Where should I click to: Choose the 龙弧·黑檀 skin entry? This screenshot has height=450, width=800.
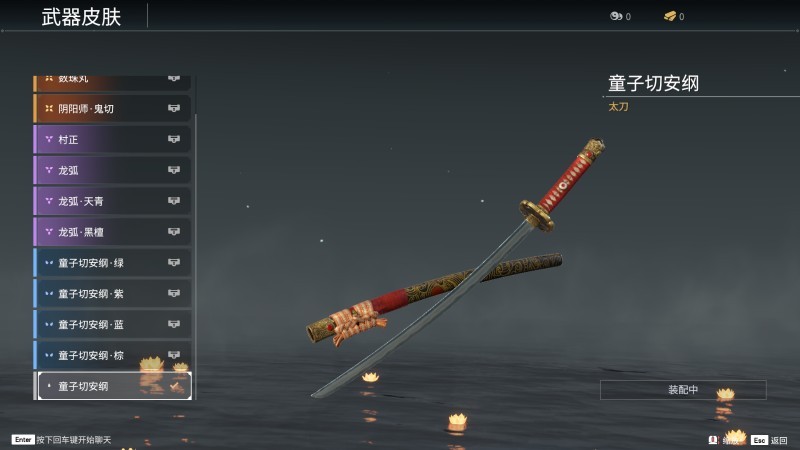[x=112, y=232]
